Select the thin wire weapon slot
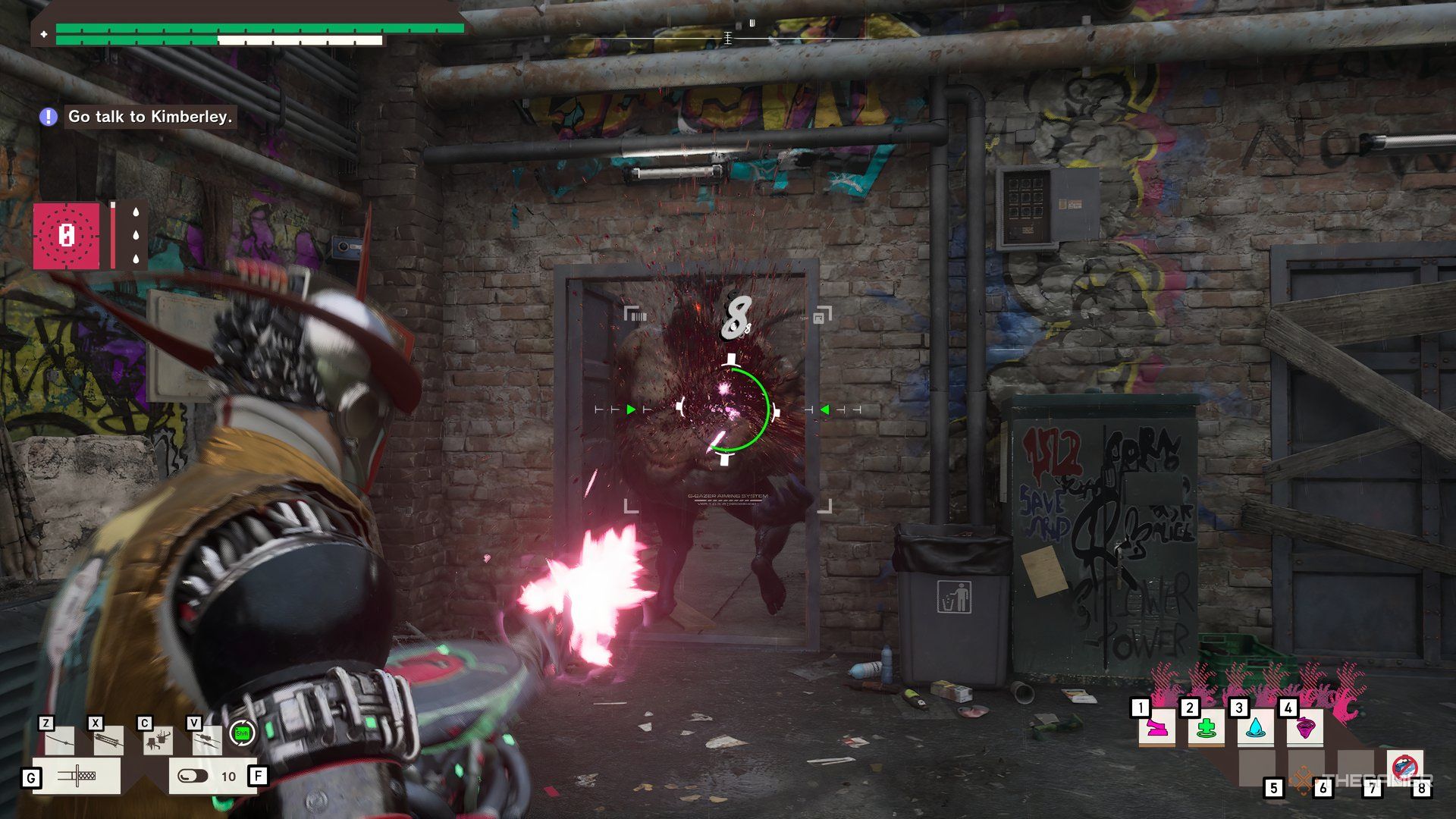 tap(59, 741)
